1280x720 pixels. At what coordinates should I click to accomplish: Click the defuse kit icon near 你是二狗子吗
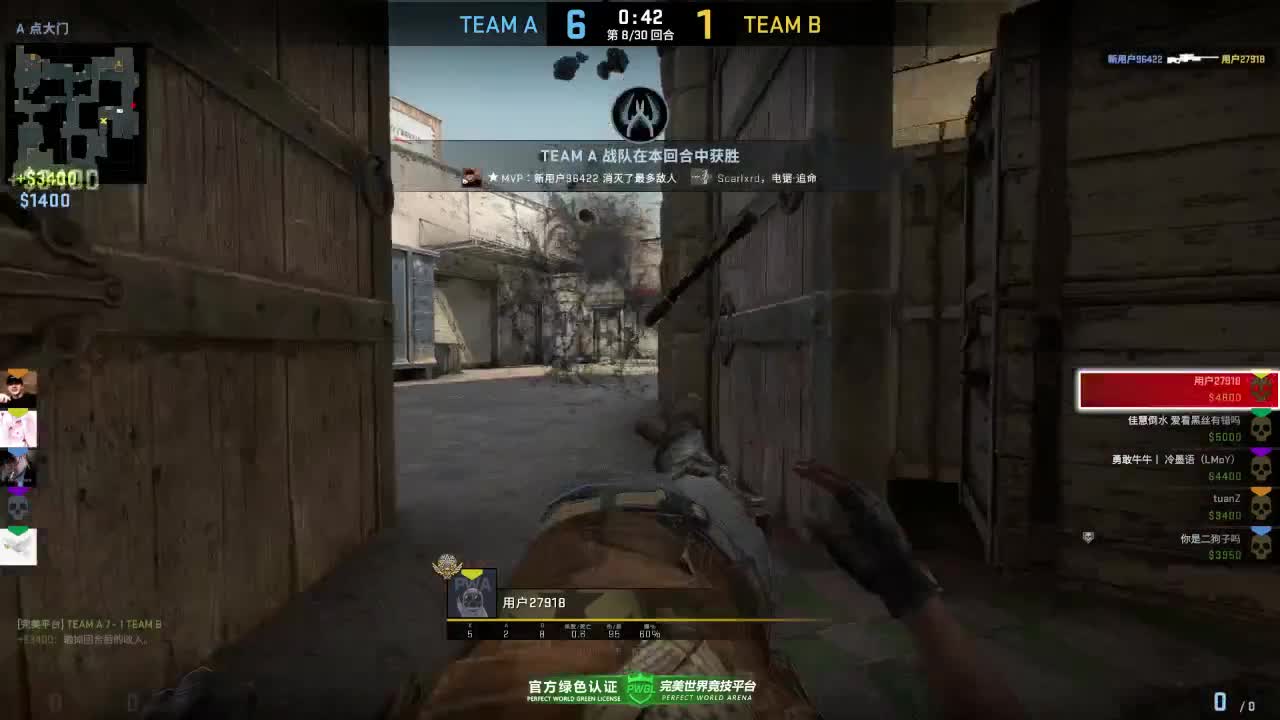coord(1088,537)
